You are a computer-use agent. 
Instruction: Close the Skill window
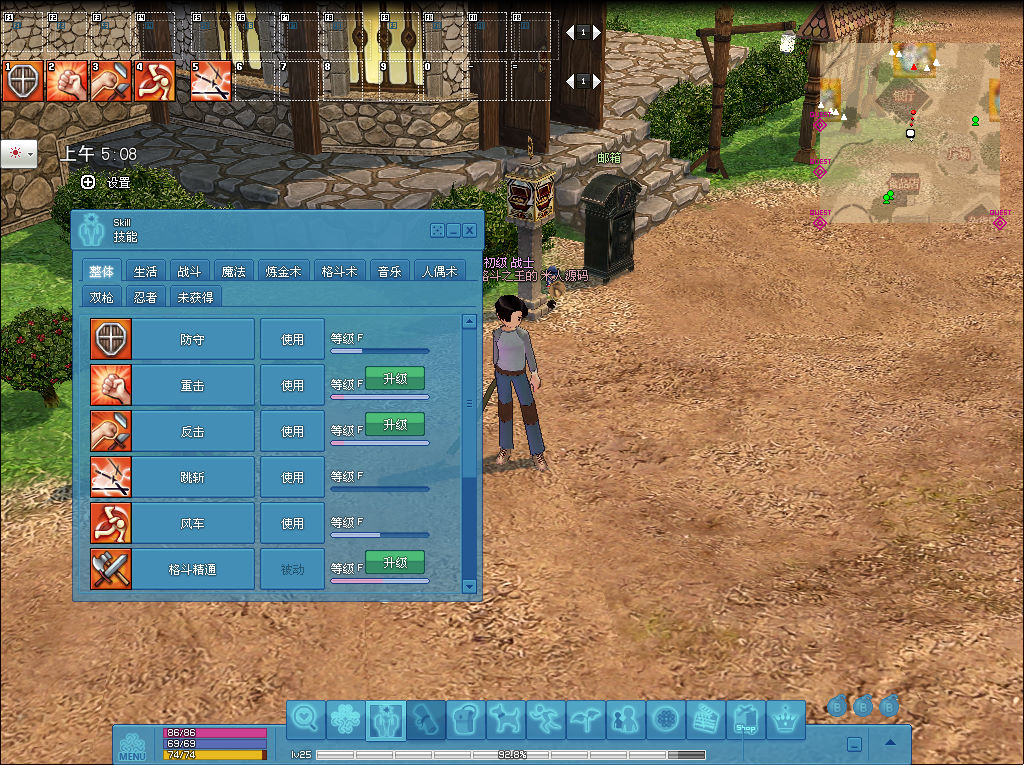469,230
